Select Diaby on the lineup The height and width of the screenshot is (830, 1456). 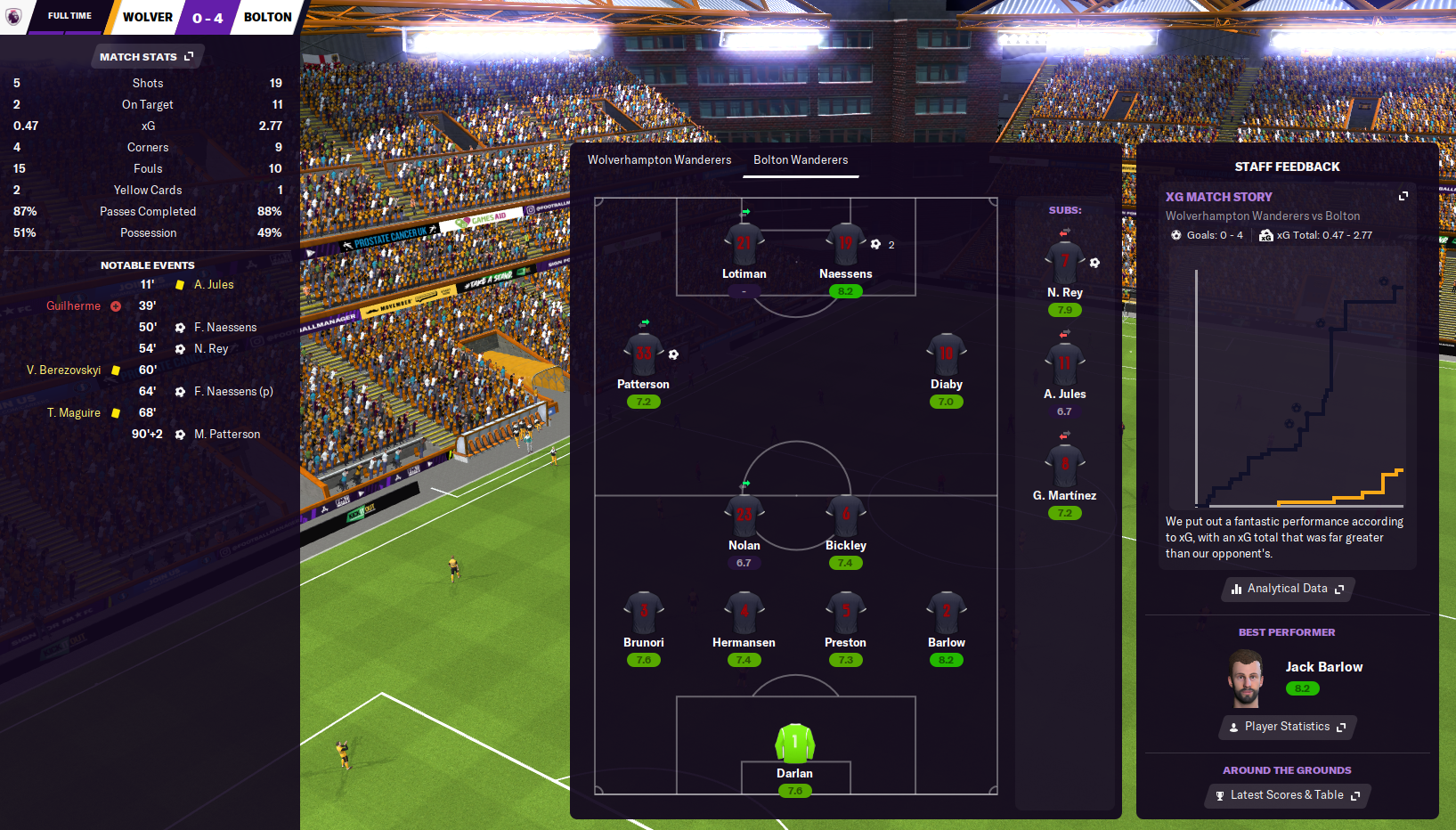coord(946,354)
